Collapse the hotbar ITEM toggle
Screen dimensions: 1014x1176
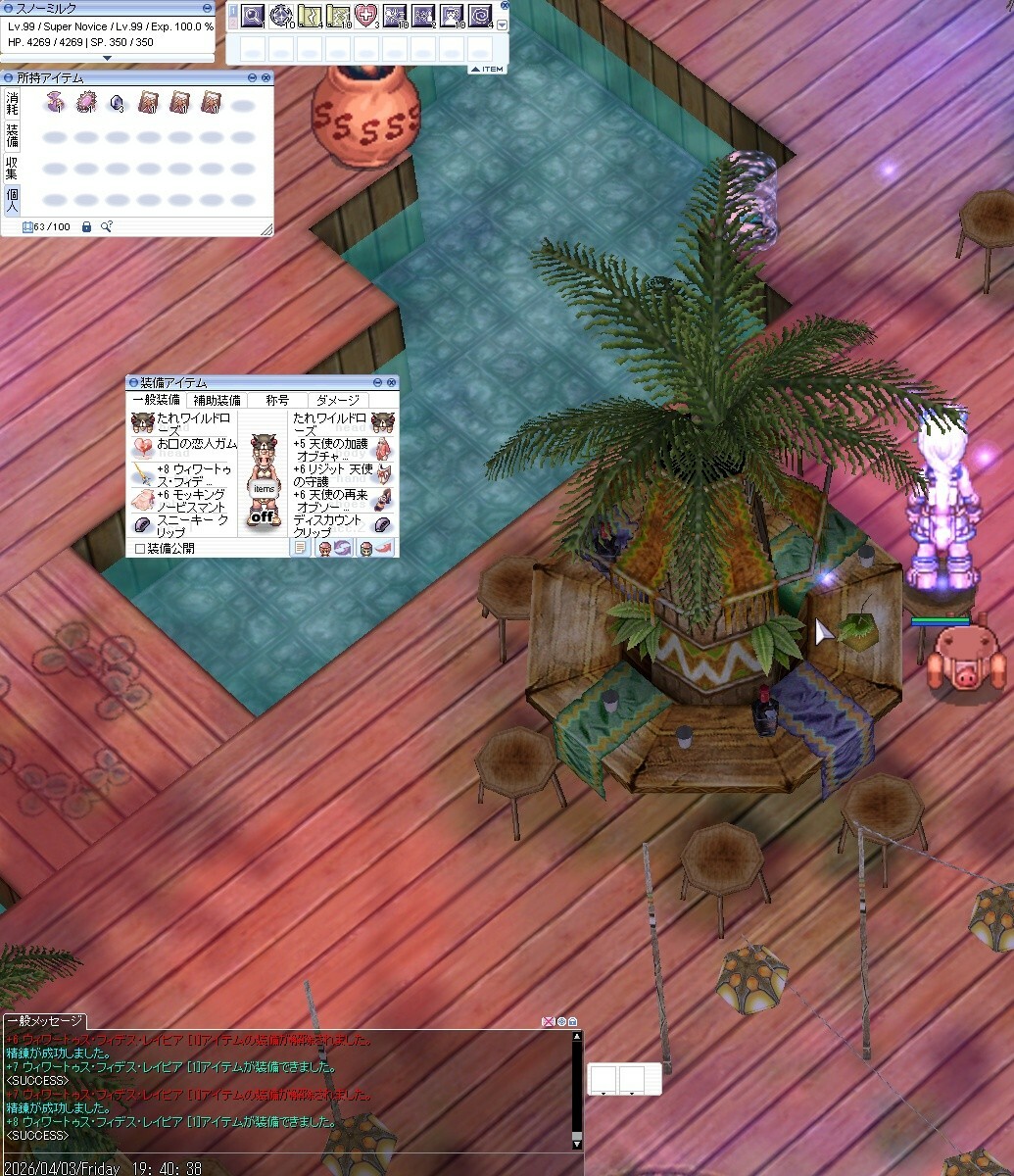pyautogui.click(x=487, y=69)
